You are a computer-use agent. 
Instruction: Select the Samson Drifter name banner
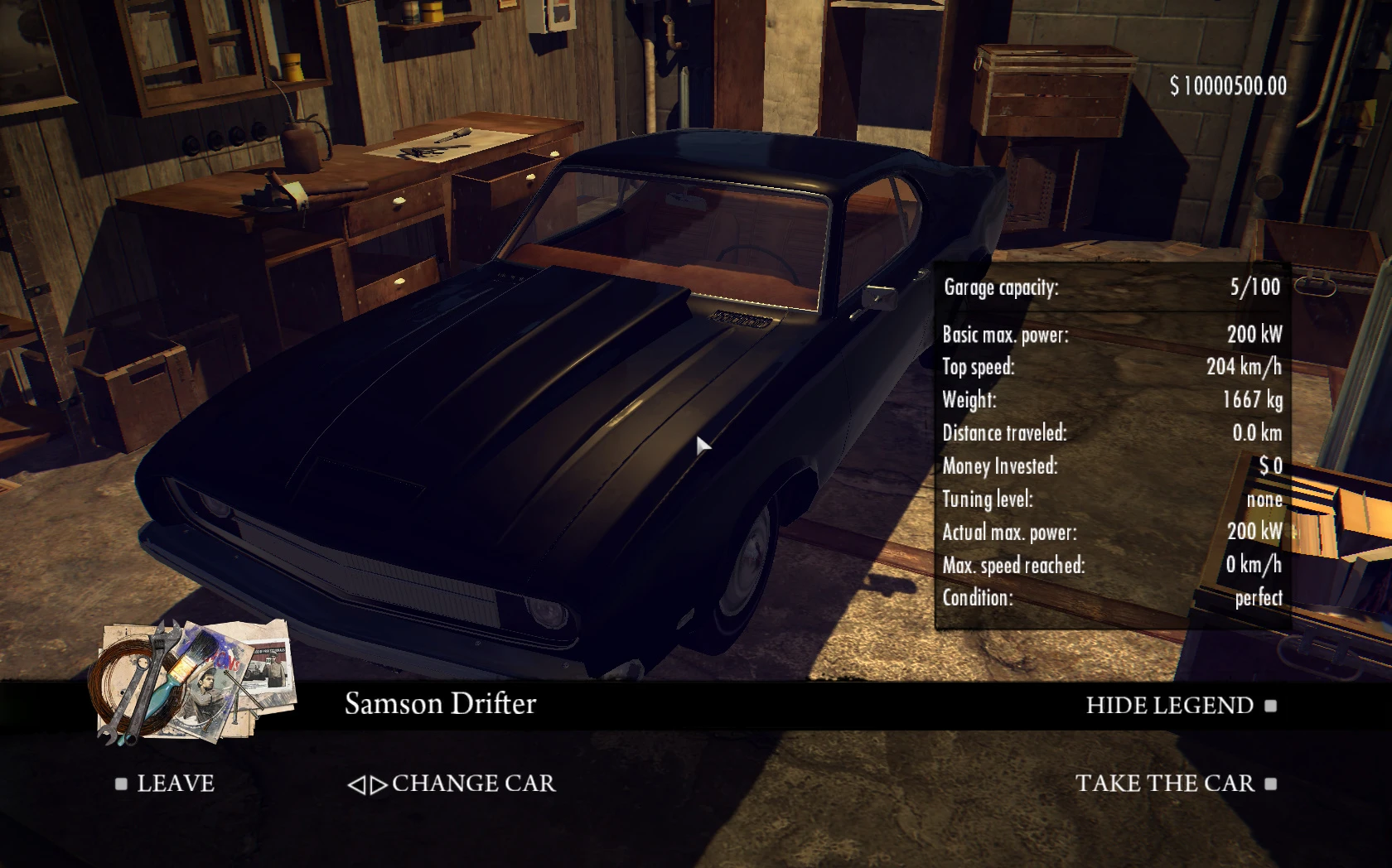pyautogui.click(x=441, y=705)
